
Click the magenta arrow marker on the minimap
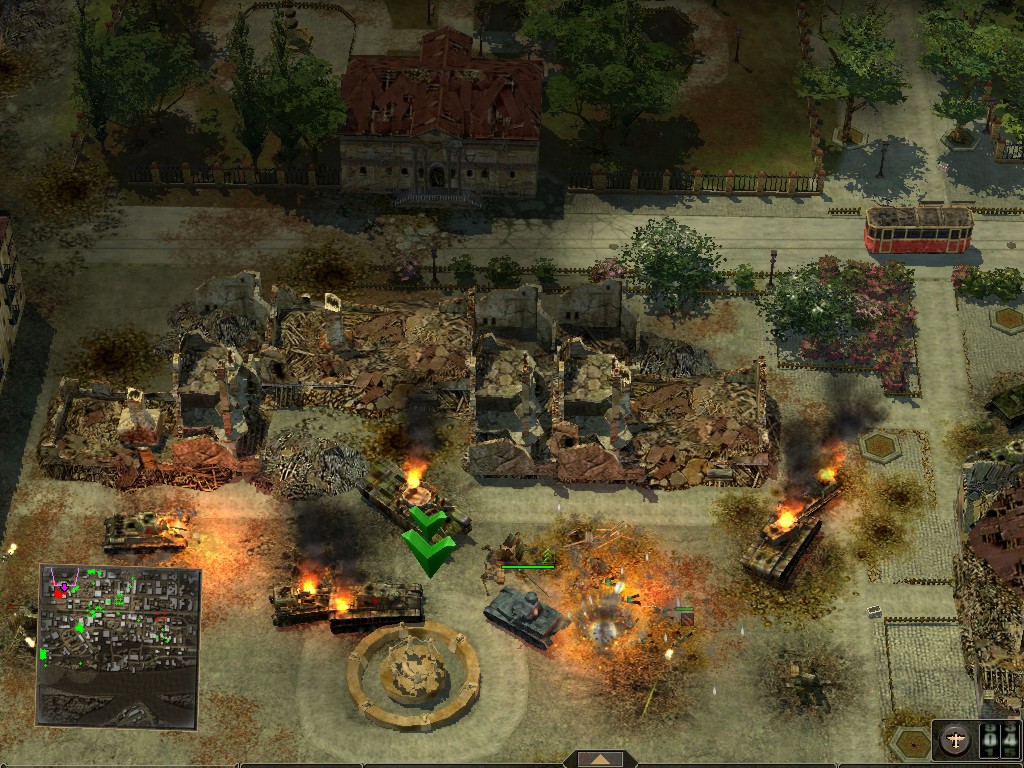coord(65,585)
